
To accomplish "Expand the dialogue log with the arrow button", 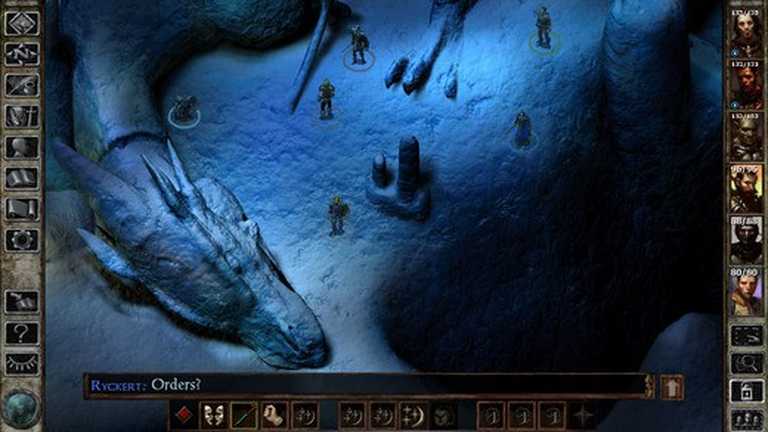I will [672, 386].
